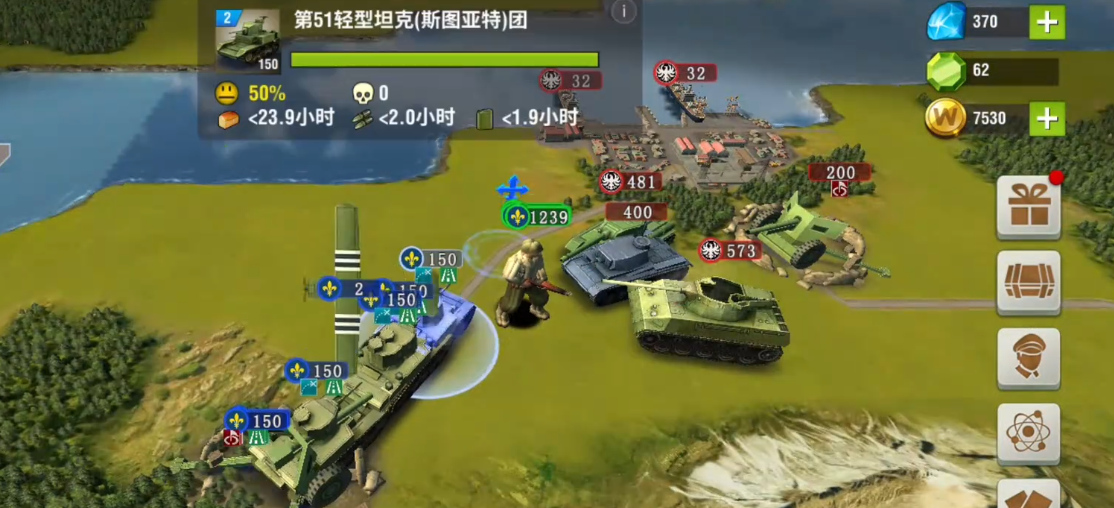Screen dimensions: 1114x508
Task: Open the unit info button
Action: [623, 12]
